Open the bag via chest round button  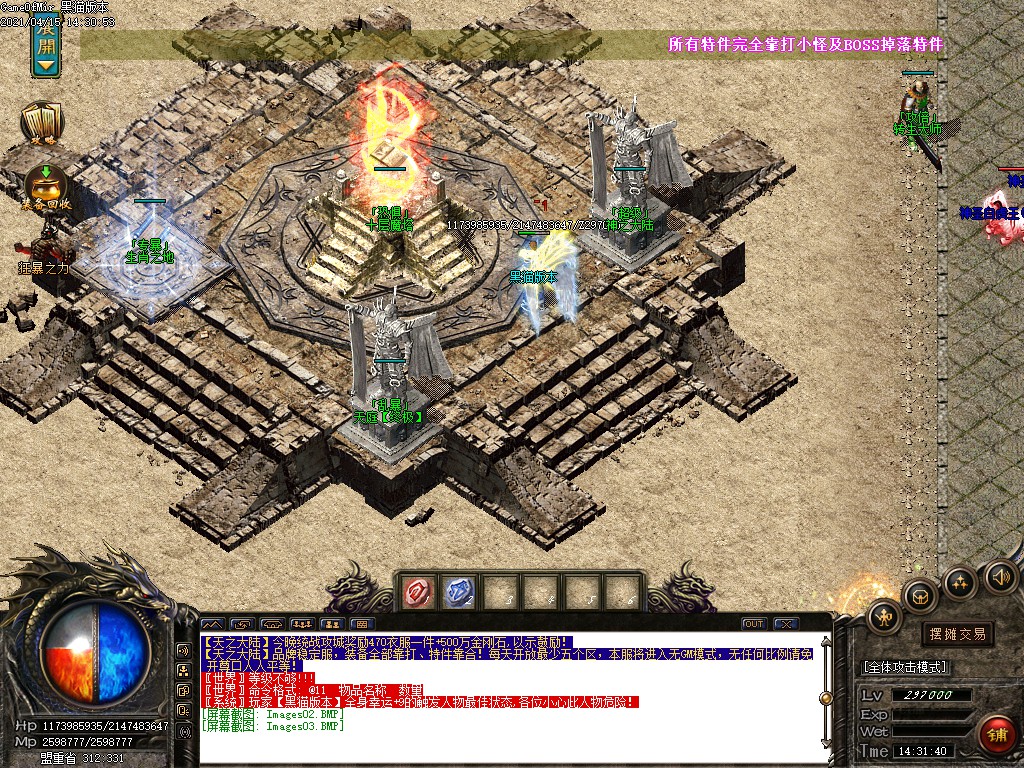coord(919,597)
